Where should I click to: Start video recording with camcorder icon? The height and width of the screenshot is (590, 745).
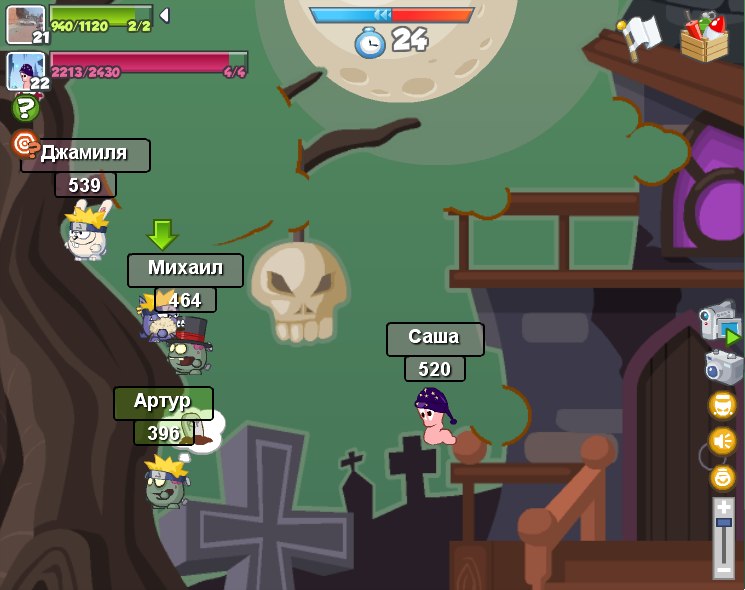[x=720, y=322]
